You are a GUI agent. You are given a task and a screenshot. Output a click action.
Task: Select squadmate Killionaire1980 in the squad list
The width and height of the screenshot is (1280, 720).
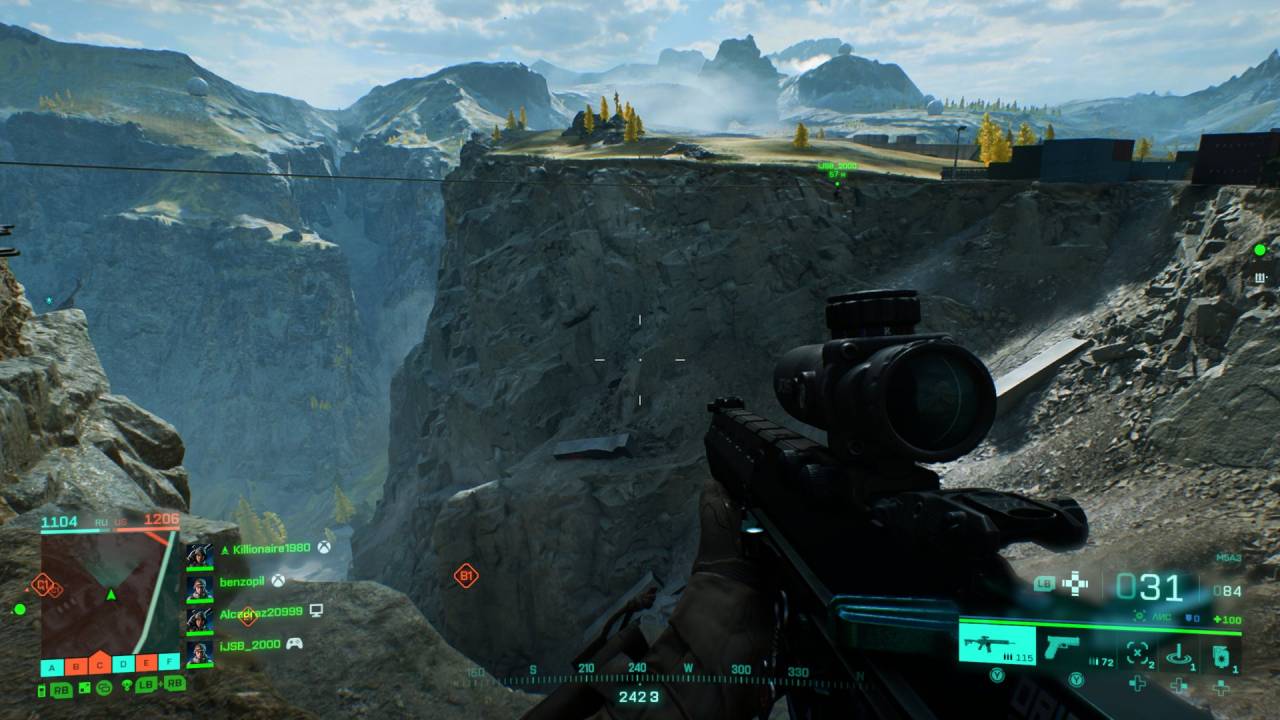pyautogui.click(x=265, y=549)
